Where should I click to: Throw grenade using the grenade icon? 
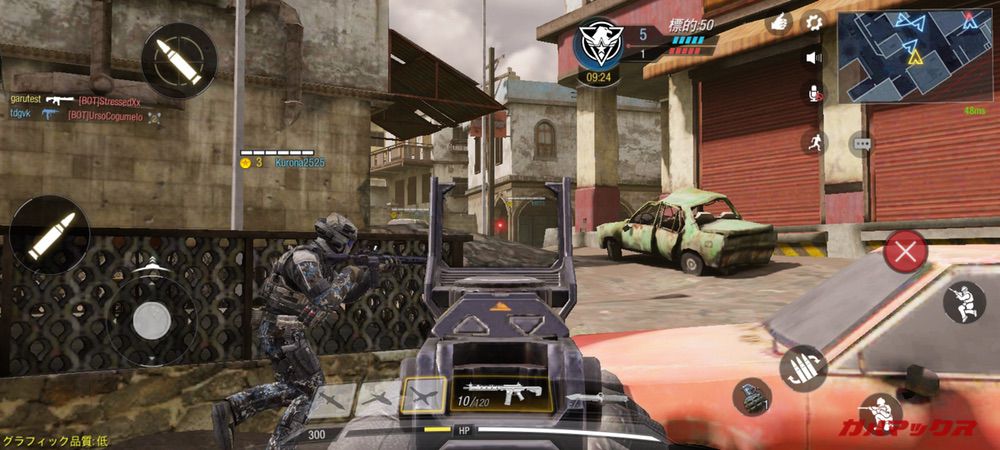click(751, 396)
